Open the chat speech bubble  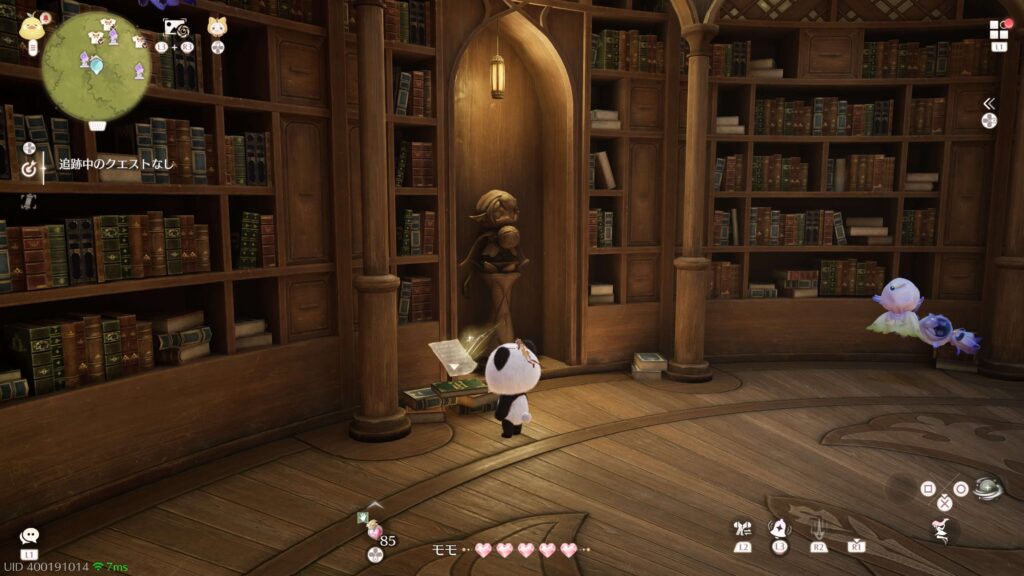29,537
